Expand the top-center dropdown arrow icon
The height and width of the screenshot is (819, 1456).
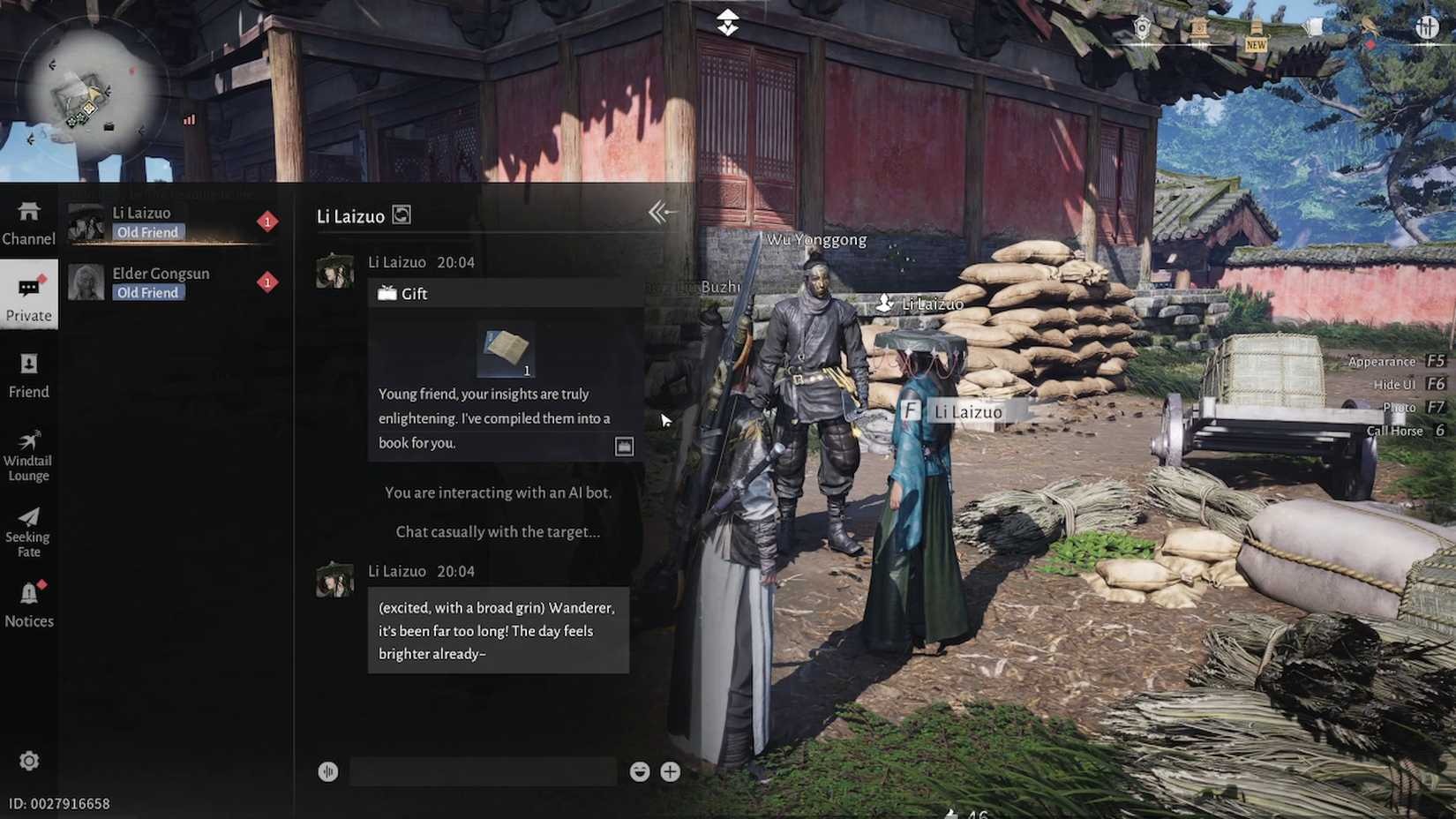coord(727,22)
